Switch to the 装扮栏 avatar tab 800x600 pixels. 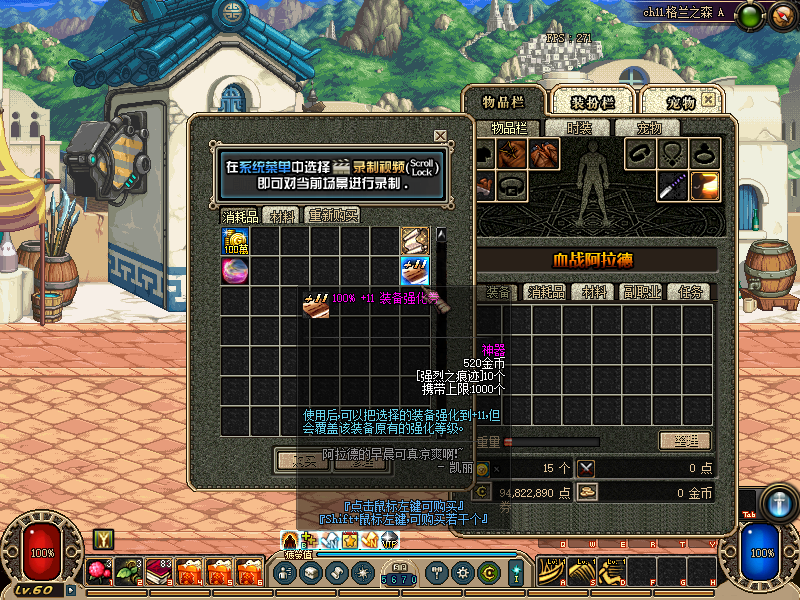tap(590, 102)
